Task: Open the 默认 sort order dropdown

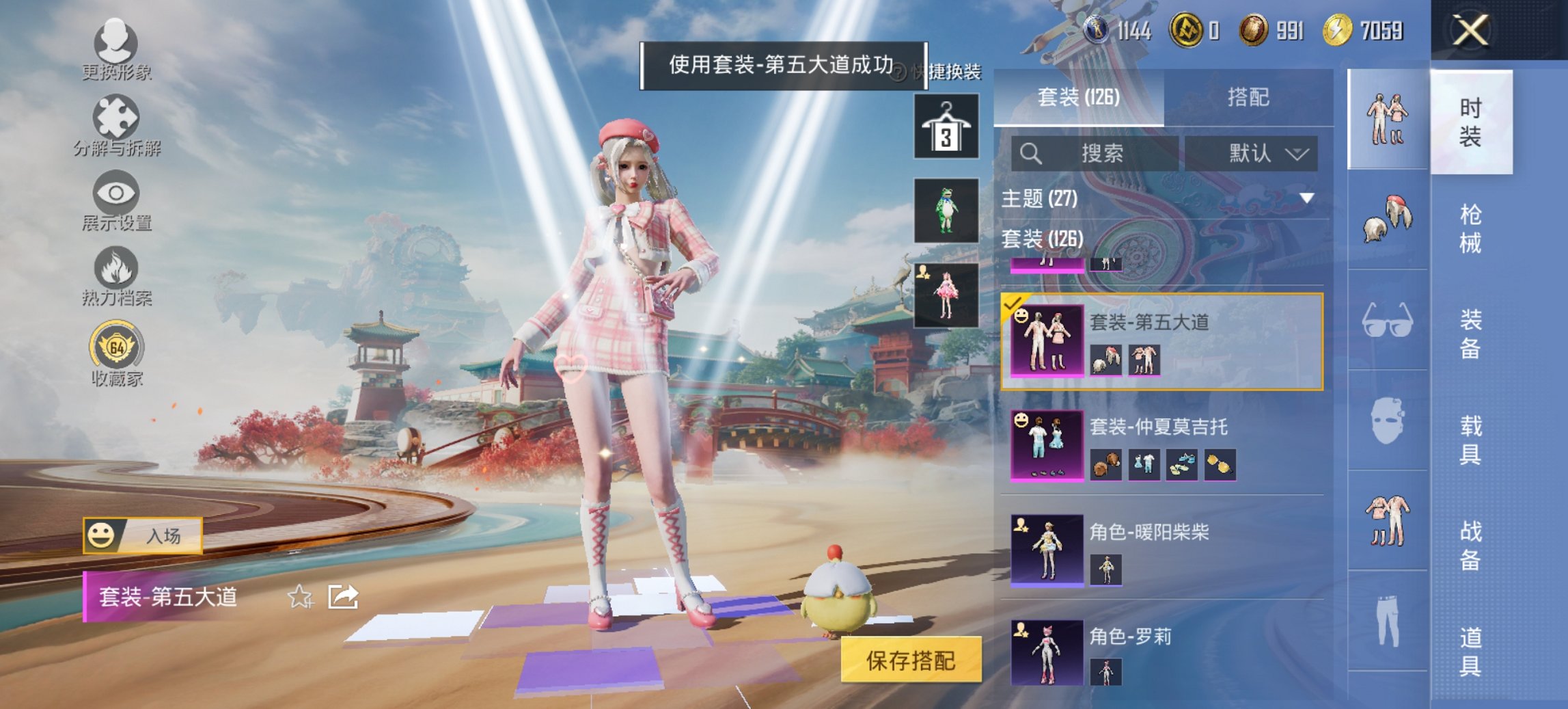Action: tap(1261, 152)
